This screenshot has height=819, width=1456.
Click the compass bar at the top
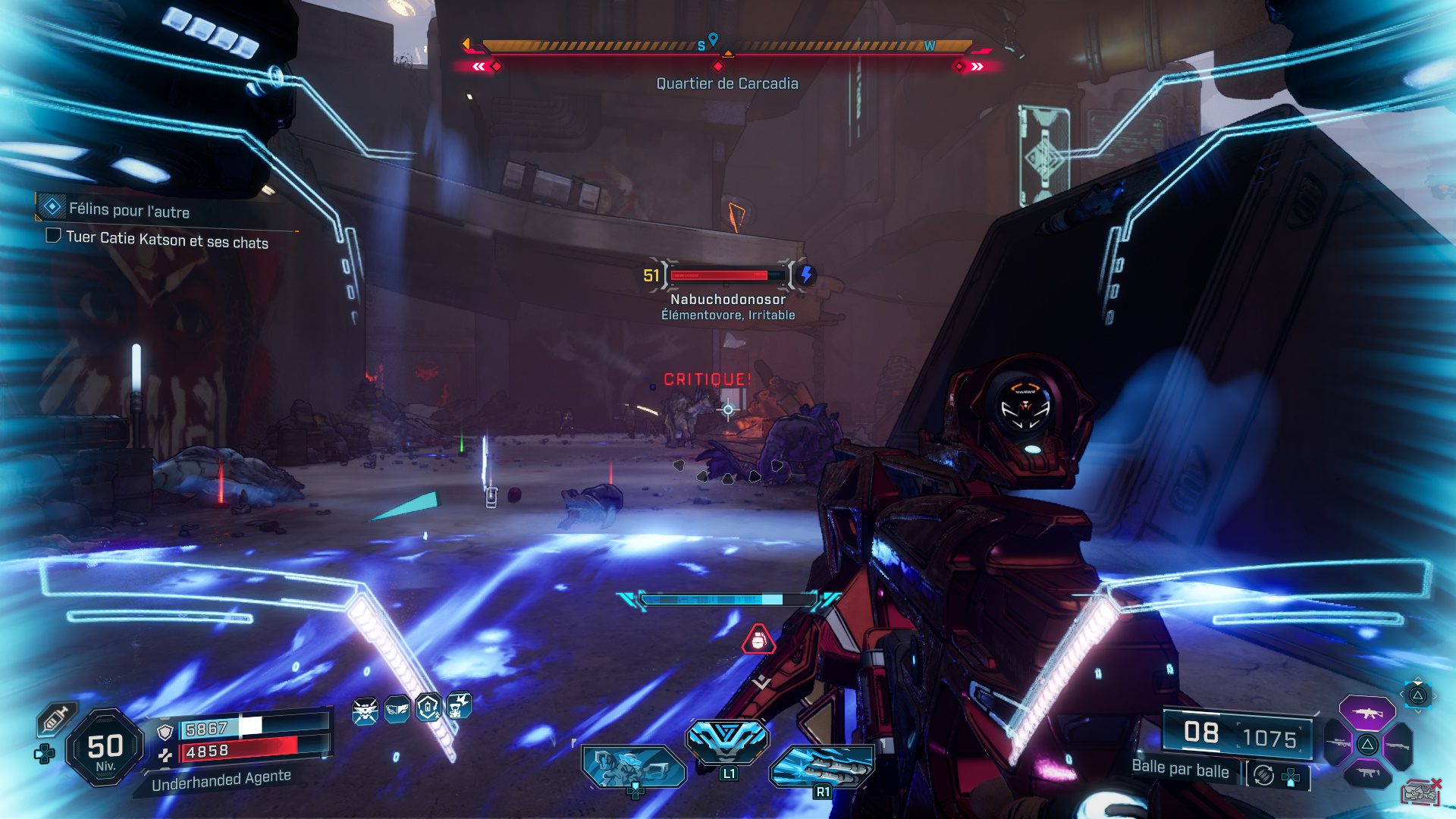[726, 47]
